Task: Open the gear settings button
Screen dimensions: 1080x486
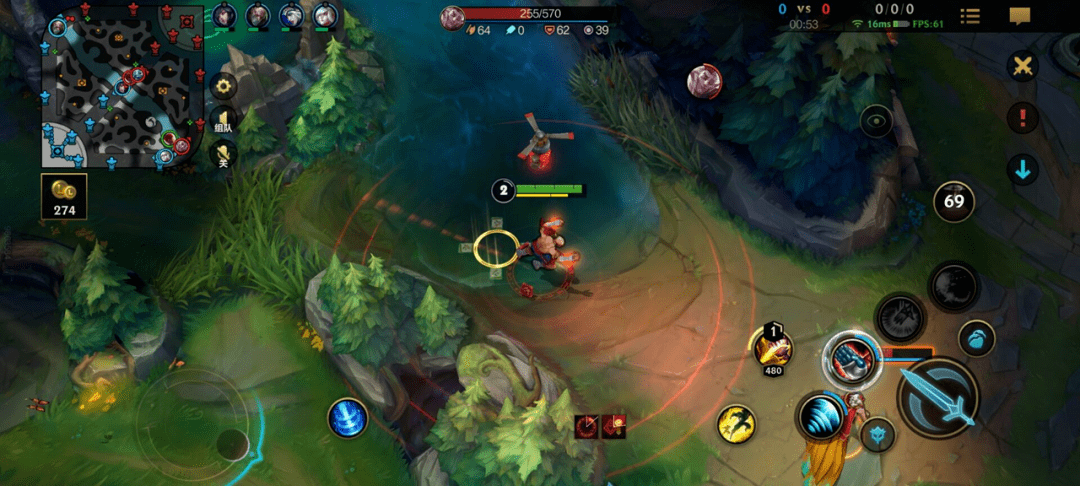Action: (224, 85)
